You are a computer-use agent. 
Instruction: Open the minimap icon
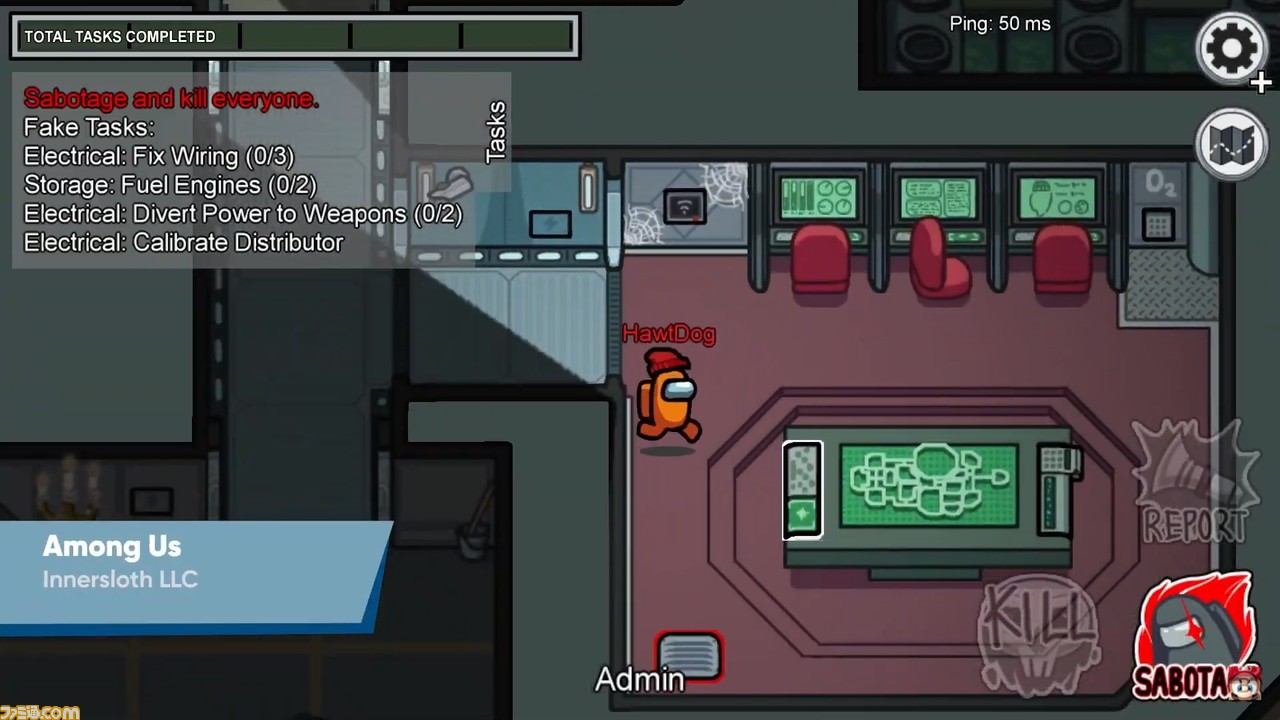[1231, 143]
